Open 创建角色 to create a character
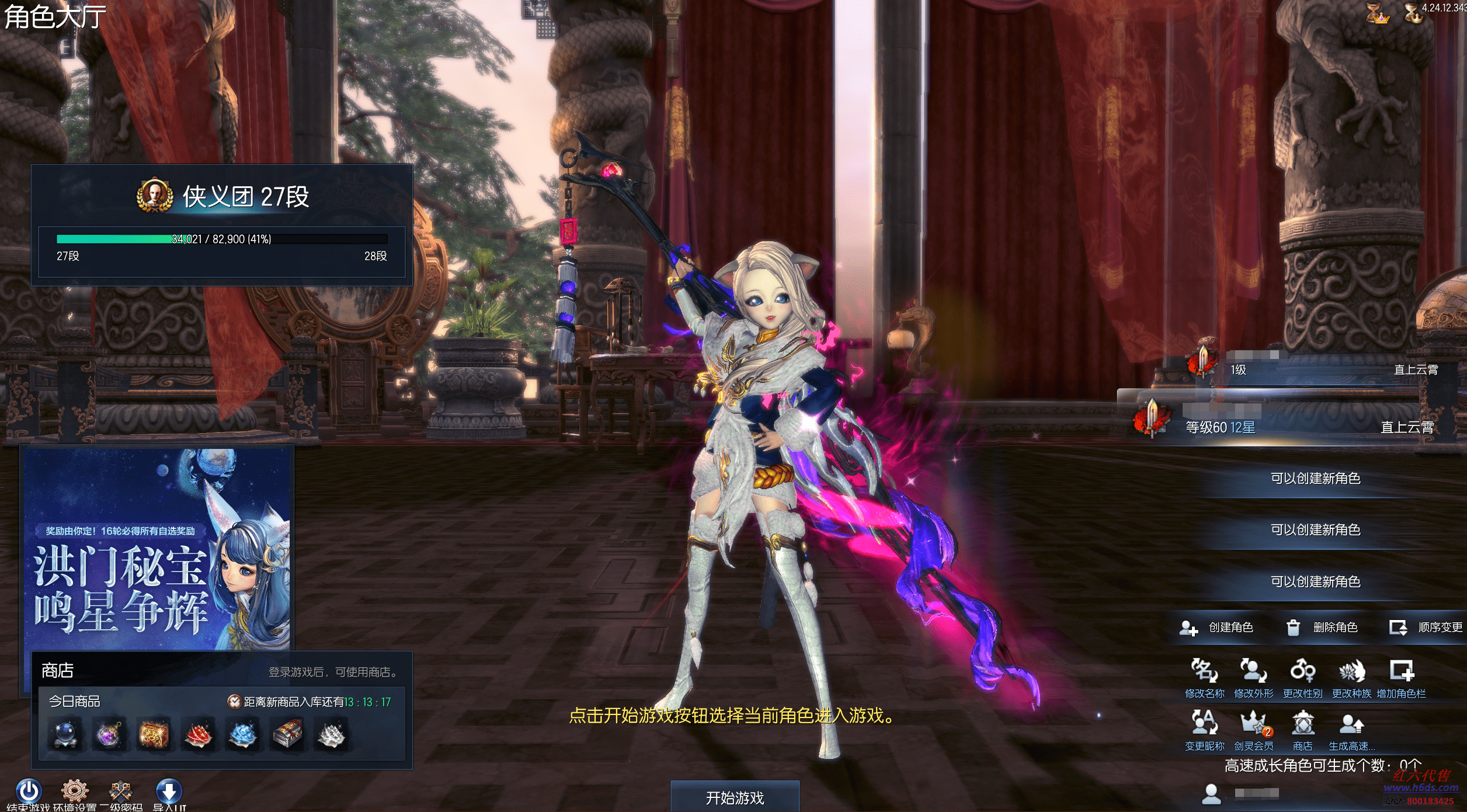Viewport: 1467px width, 812px height. point(1217,628)
